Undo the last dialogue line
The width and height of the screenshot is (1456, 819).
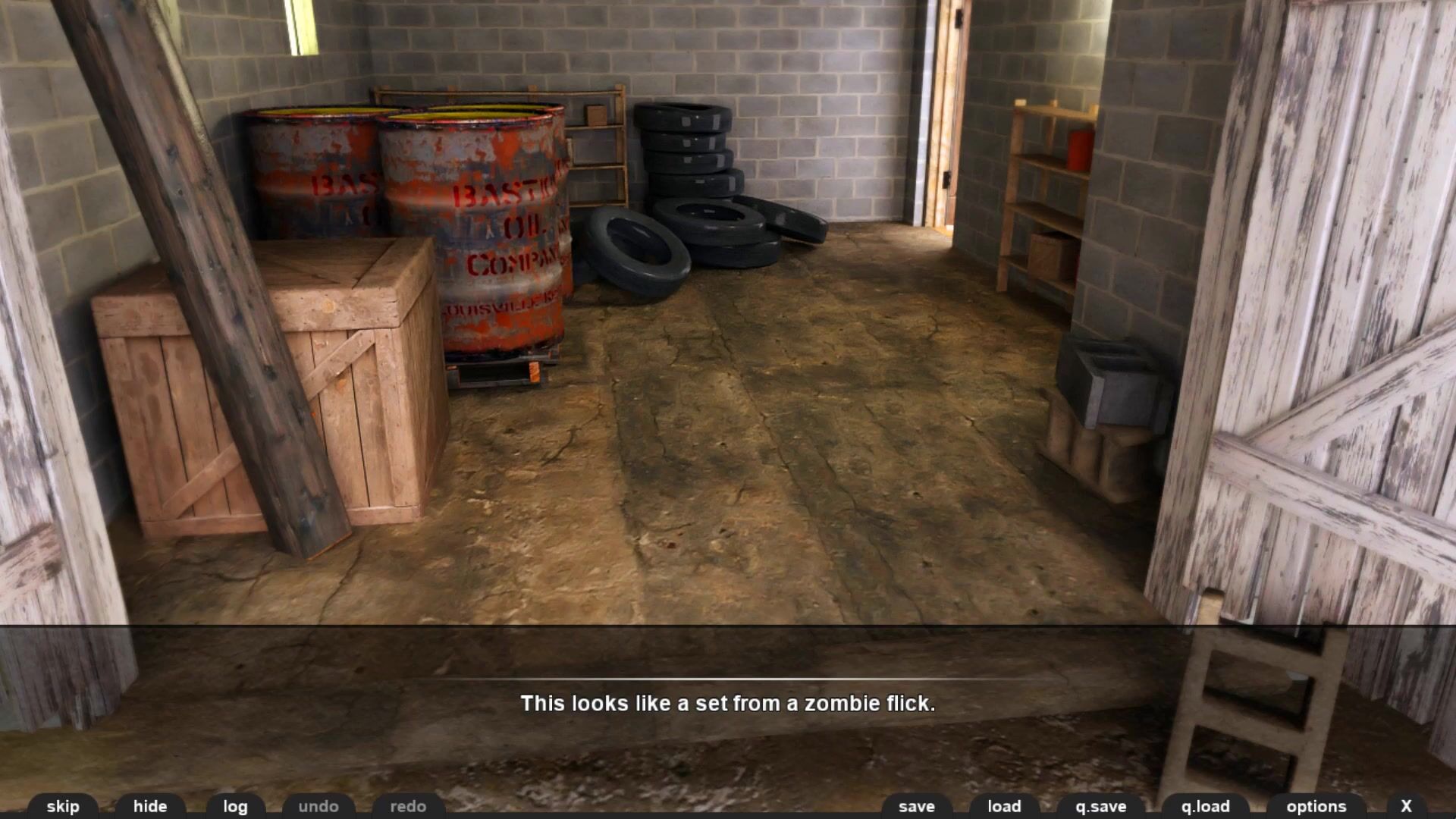click(x=318, y=806)
